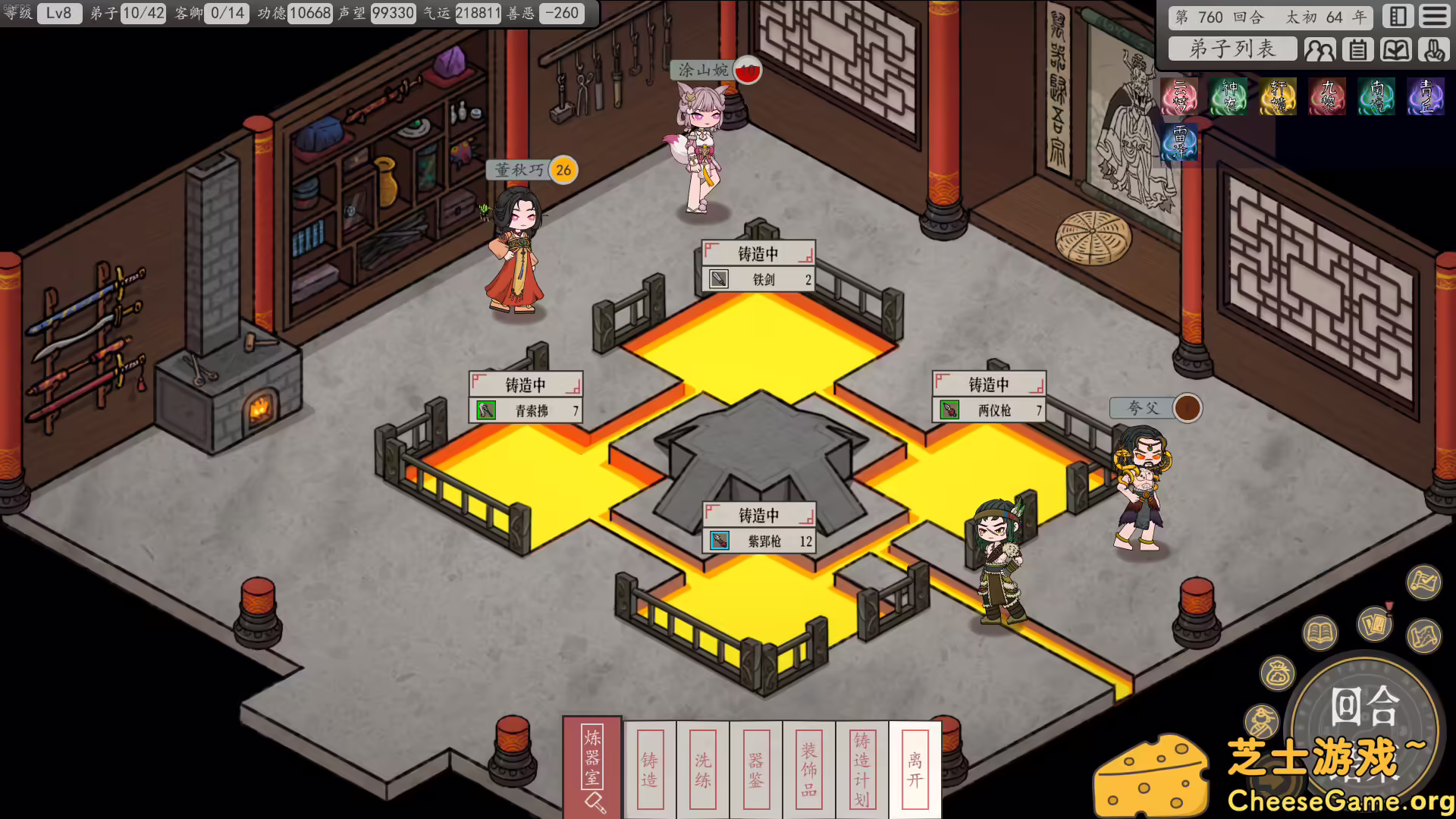Viewport: 1456px width, 819px height.
Task: Open the 弟子列表 disciple roster panel
Action: tap(1232, 49)
